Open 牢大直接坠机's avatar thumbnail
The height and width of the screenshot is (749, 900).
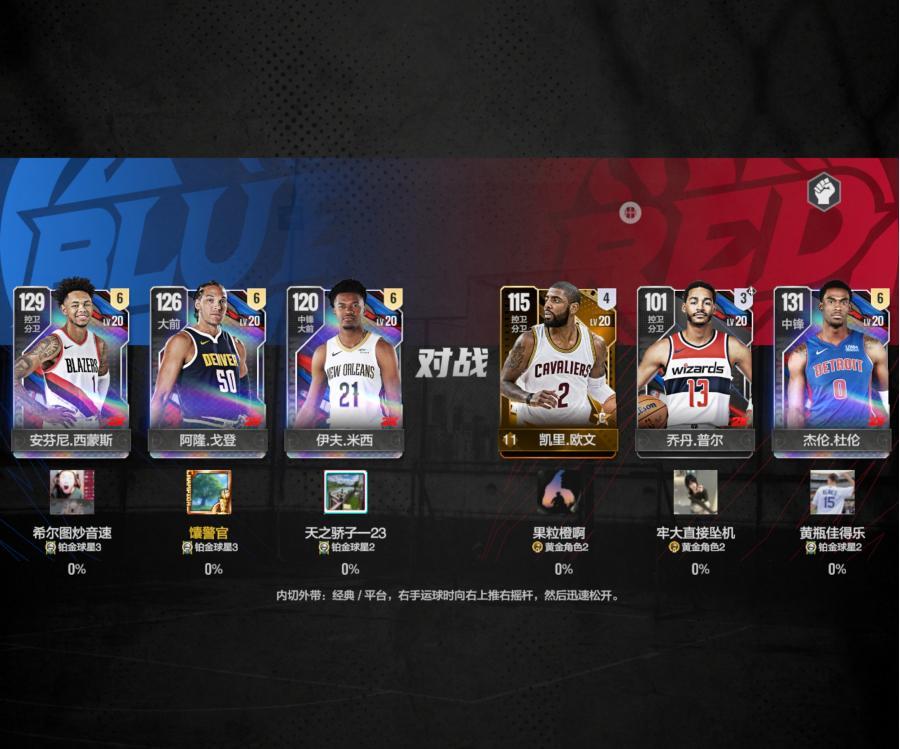[x=696, y=492]
